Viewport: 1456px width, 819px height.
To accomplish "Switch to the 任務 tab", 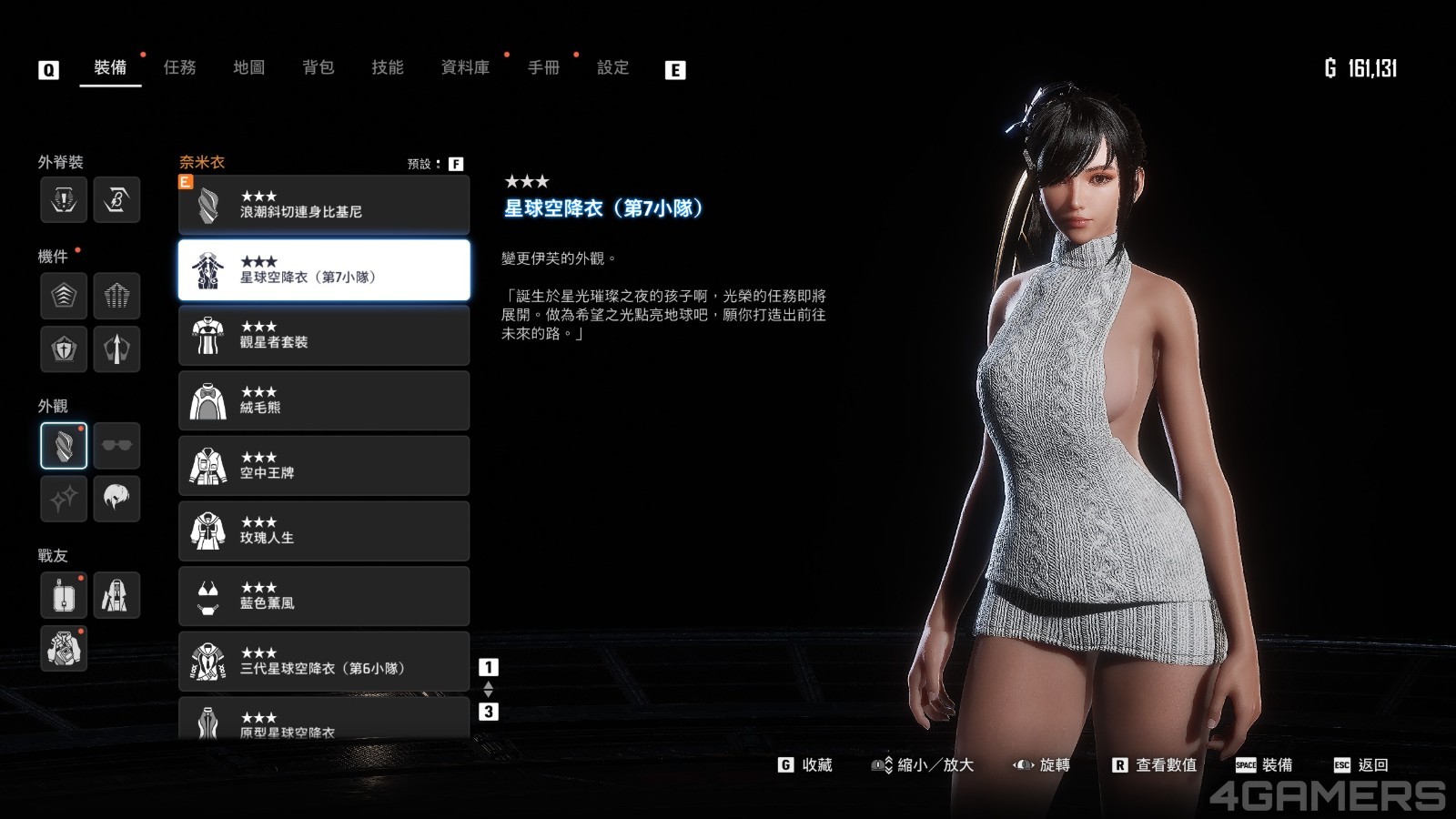I will [179, 67].
